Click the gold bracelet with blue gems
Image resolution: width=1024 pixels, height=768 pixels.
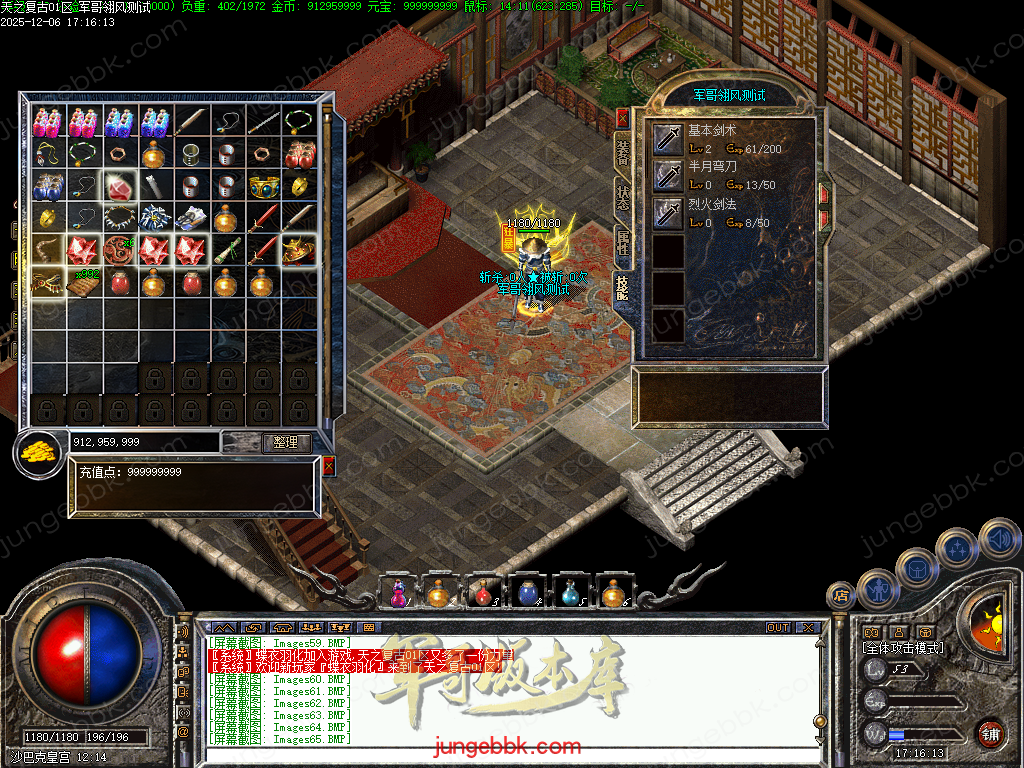click(264, 187)
